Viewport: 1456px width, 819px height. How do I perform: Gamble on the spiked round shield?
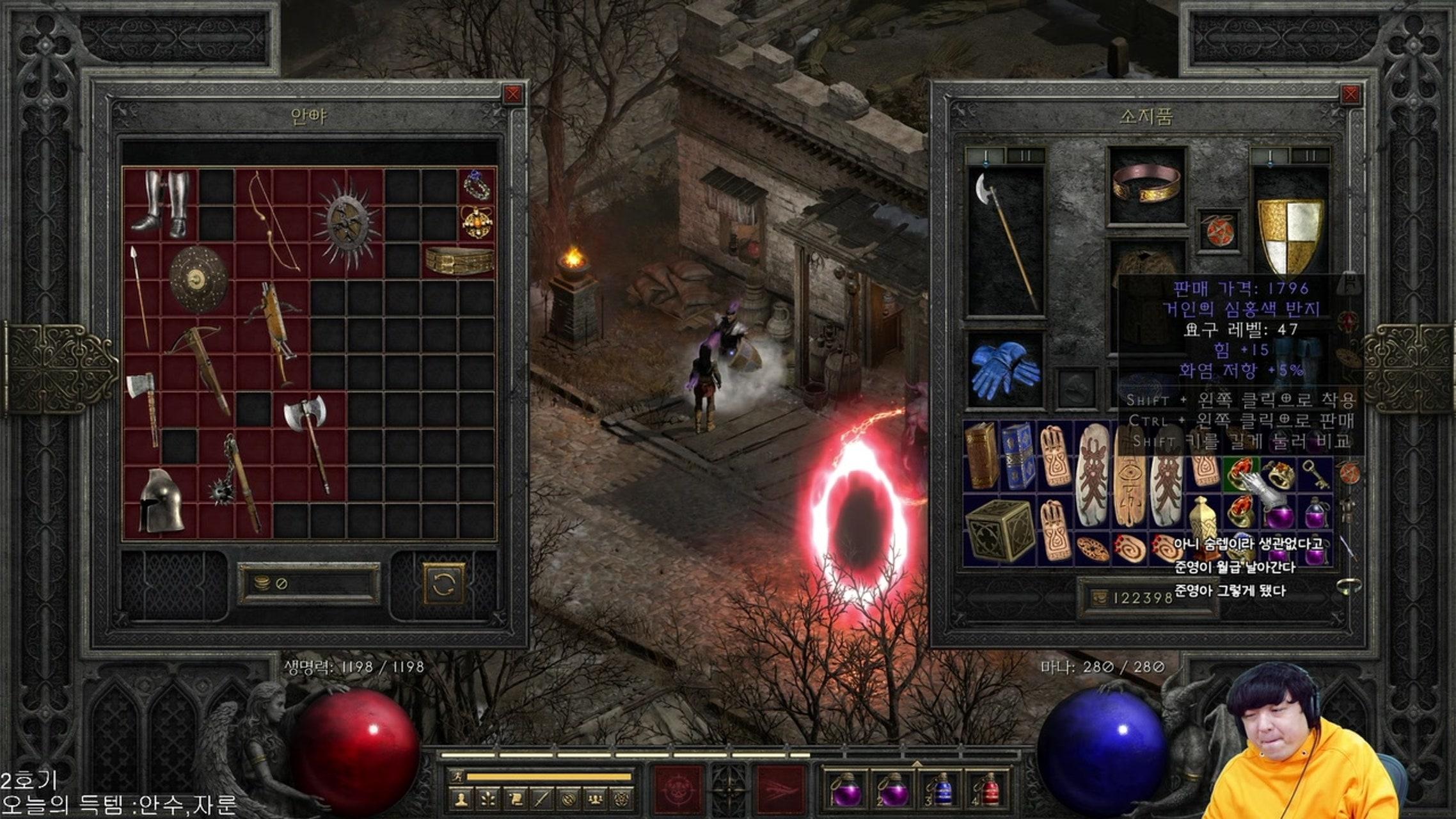coord(347,223)
